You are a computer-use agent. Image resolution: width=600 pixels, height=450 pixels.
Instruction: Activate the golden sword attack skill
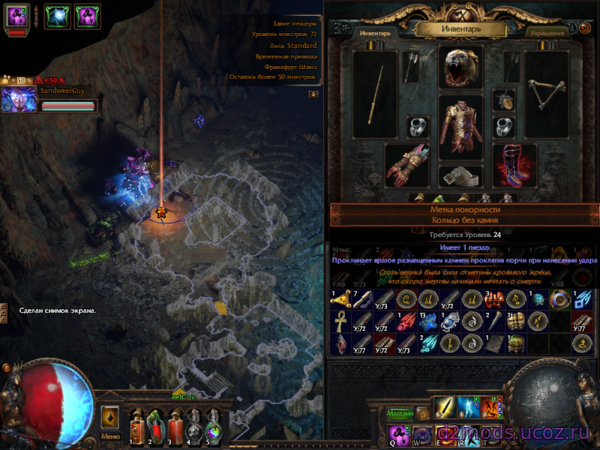point(443,408)
